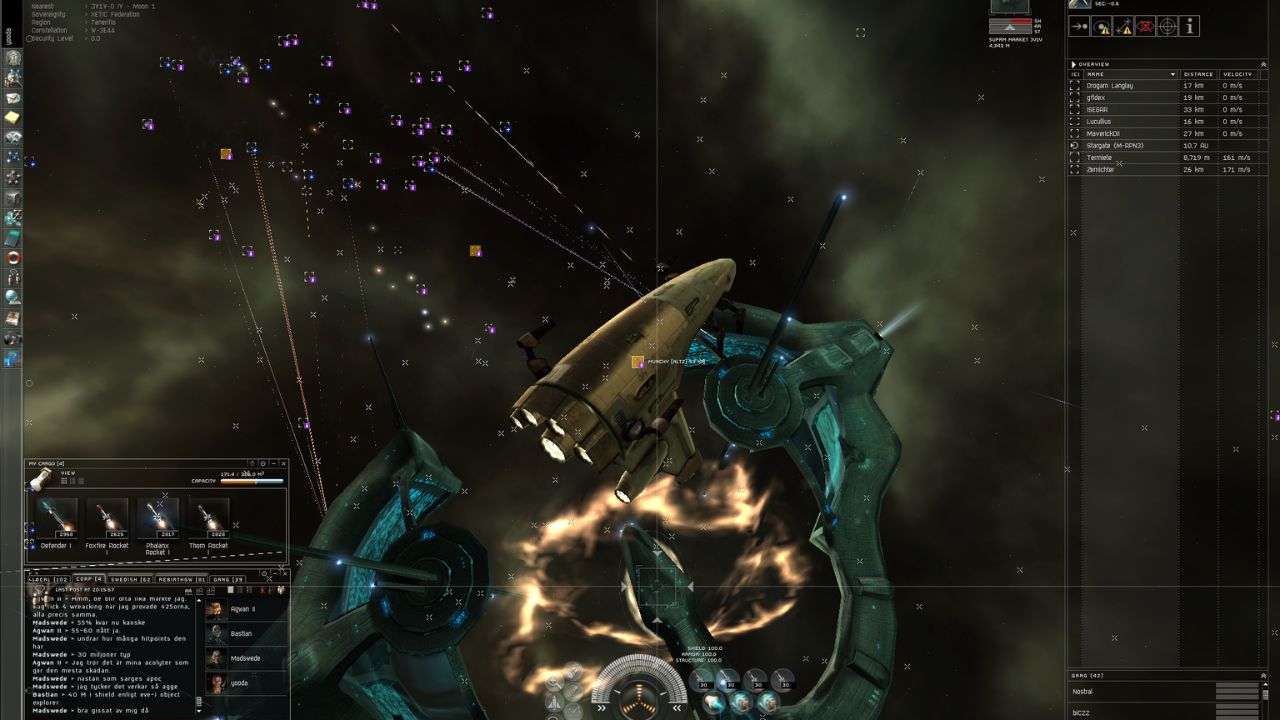1280x720 pixels.
Task: Select Termiete in the overview list
Action: [x=1099, y=158]
